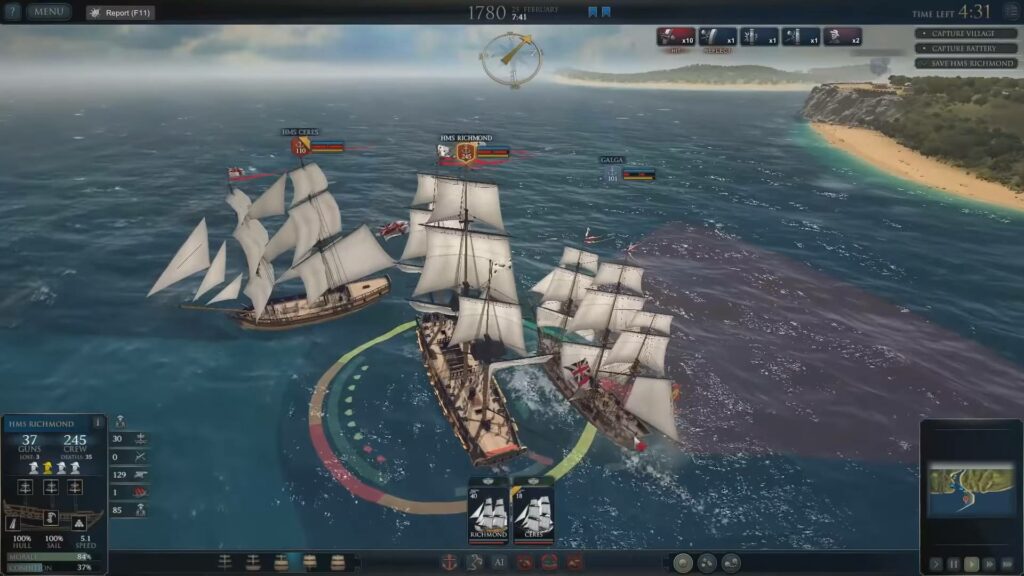Click the question mark help button

(13, 12)
